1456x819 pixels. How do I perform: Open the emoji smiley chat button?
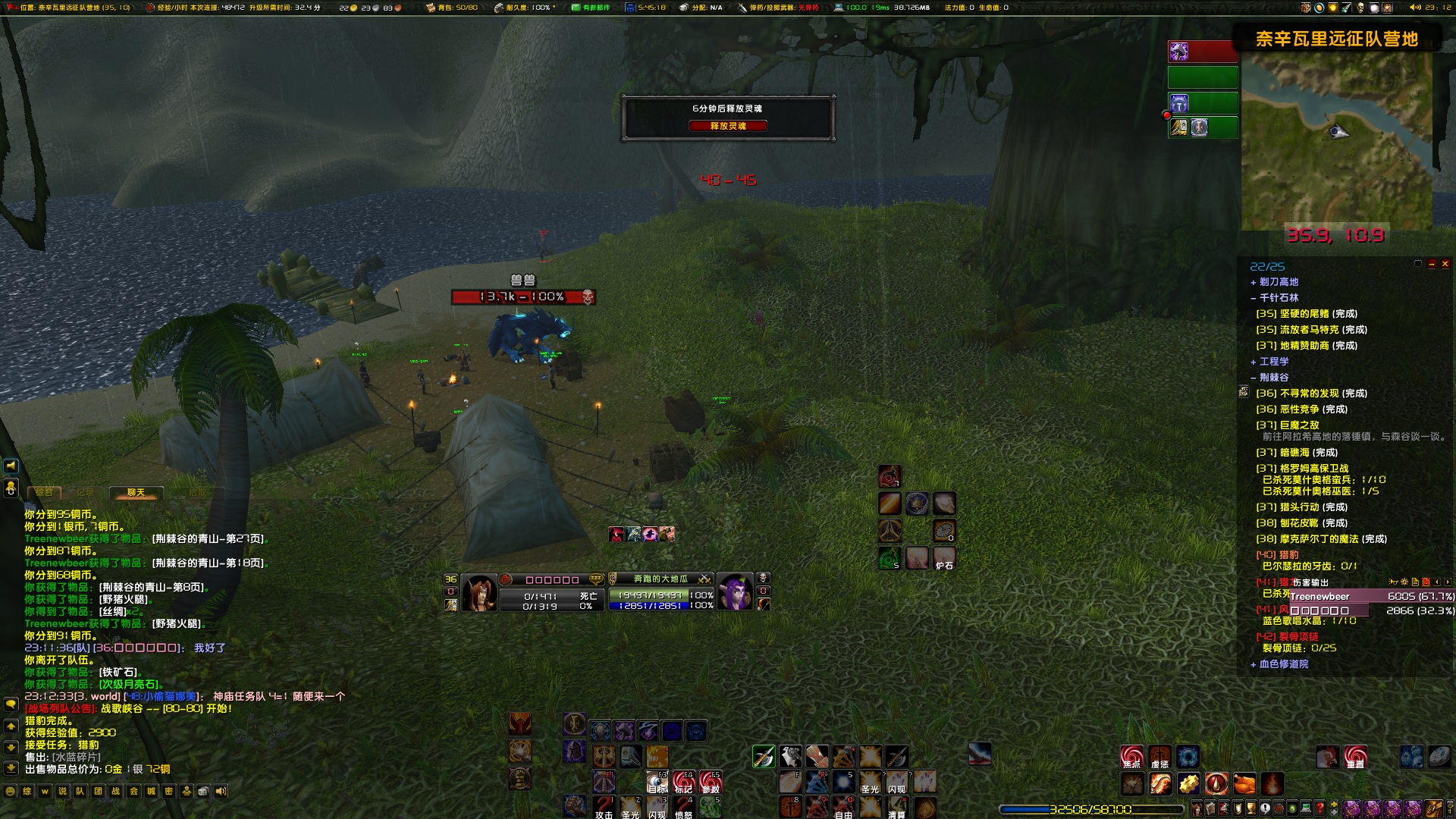tap(11, 791)
